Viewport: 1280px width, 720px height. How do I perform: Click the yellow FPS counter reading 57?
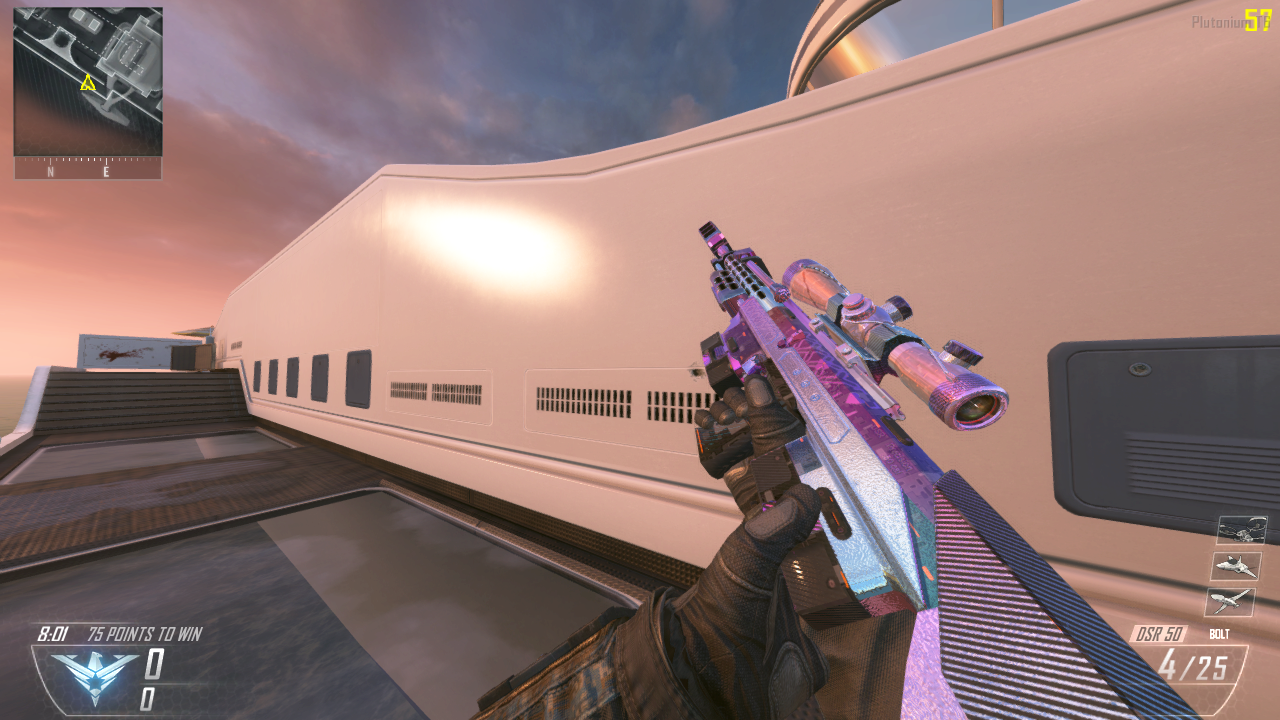tap(1259, 17)
